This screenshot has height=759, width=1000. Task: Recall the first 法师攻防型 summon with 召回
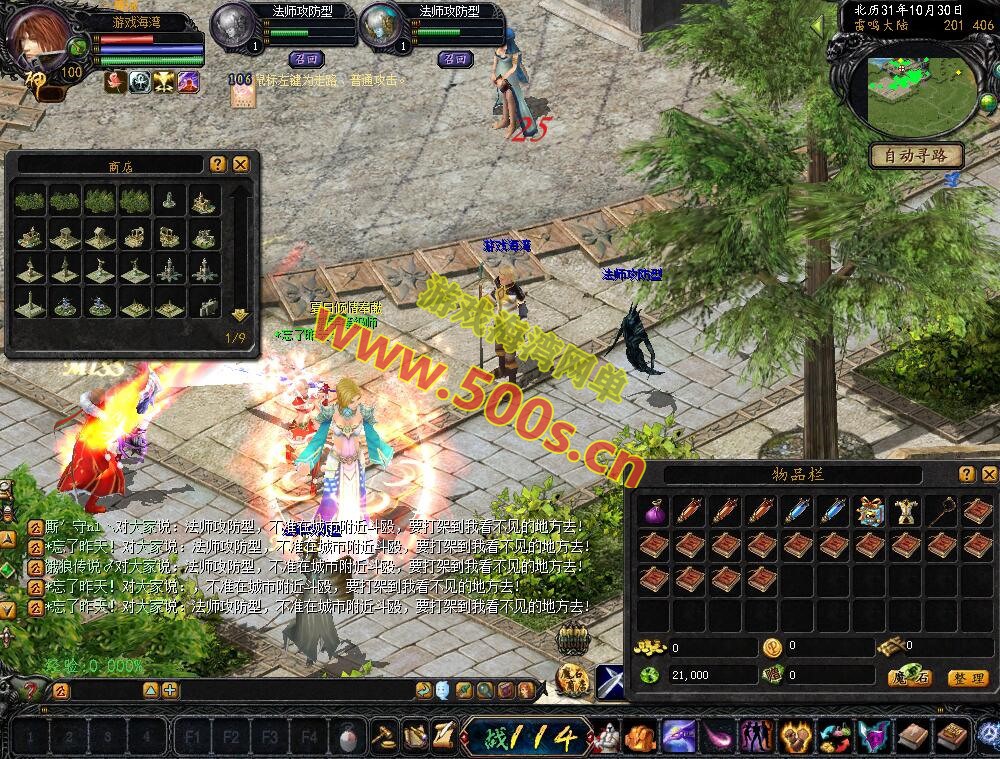tap(306, 59)
